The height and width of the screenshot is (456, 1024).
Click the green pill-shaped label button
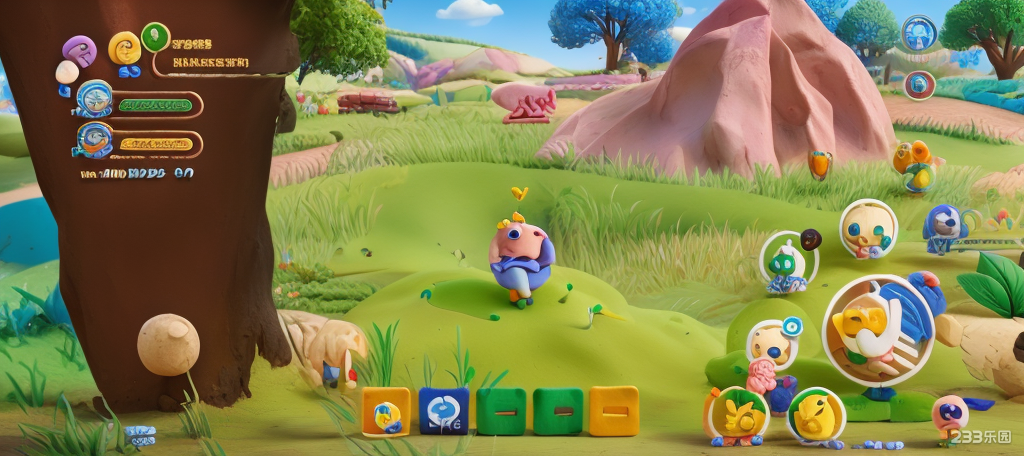pos(153,104)
